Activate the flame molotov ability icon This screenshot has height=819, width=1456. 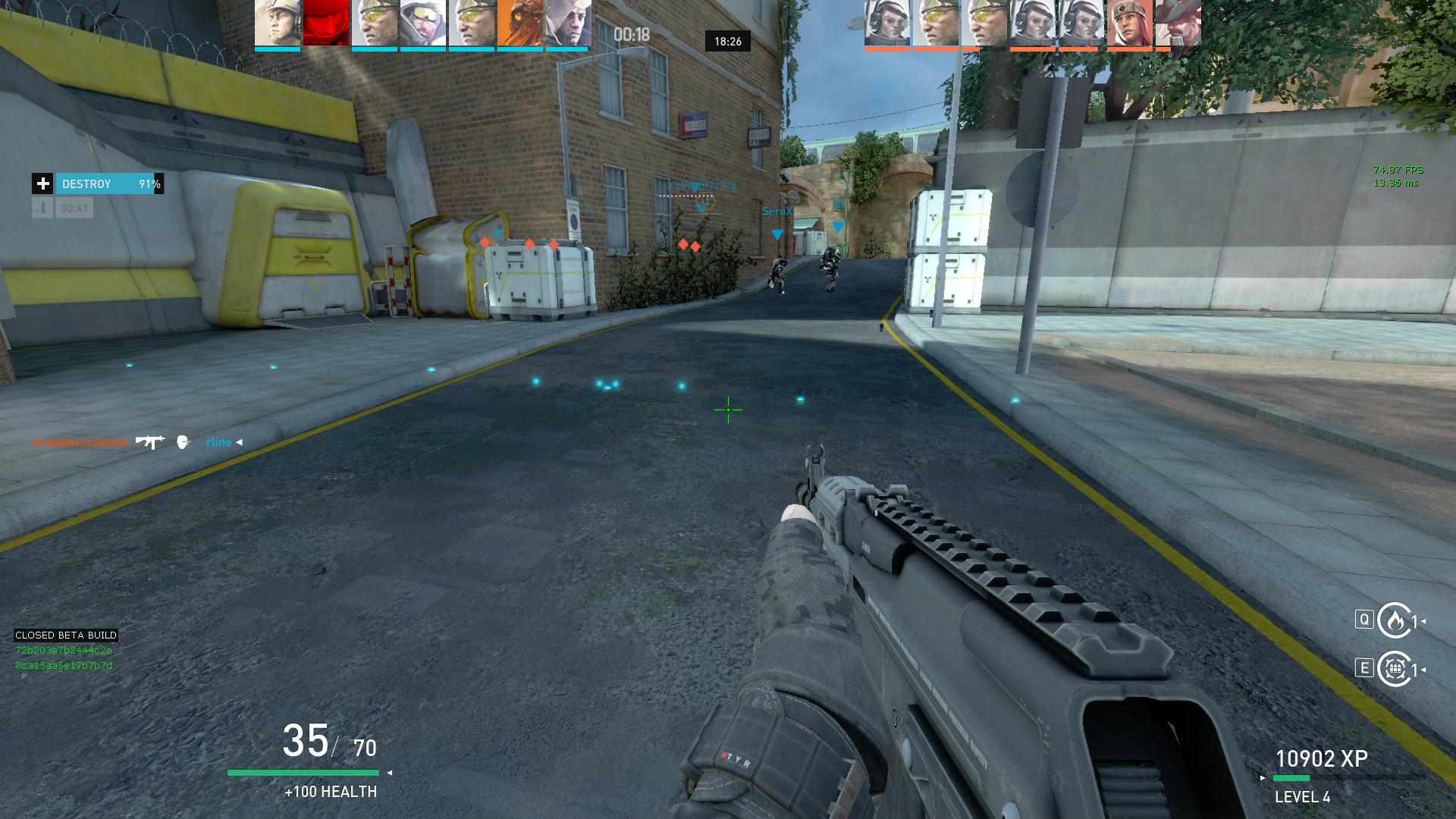coord(1395,621)
